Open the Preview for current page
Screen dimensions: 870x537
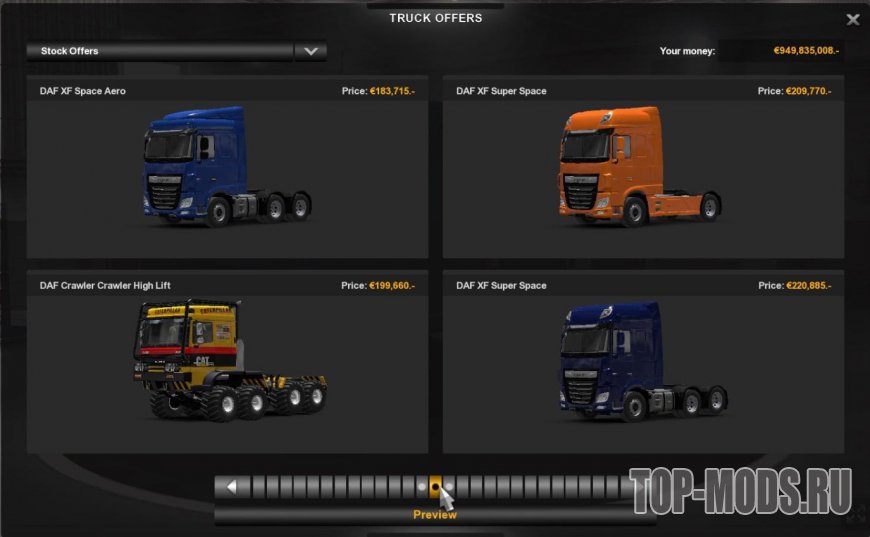pyautogui.click(x=435, y=515)
